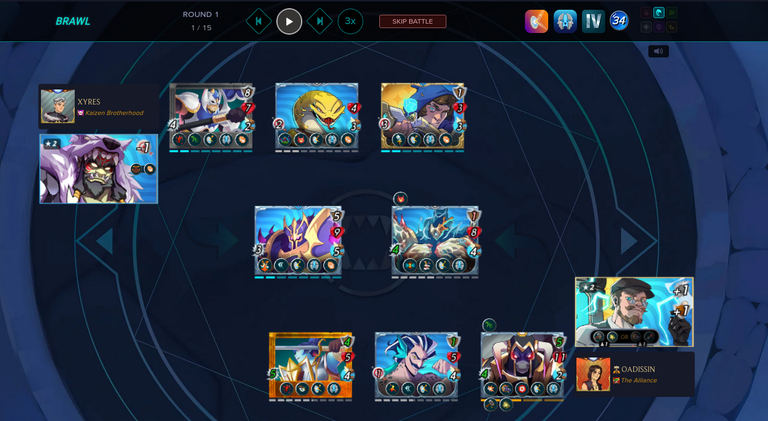Image resolution: width=768 pixels, height=421 pixels.
Task: Select the purple dragon card with 9 health
Action: point(299,241)
